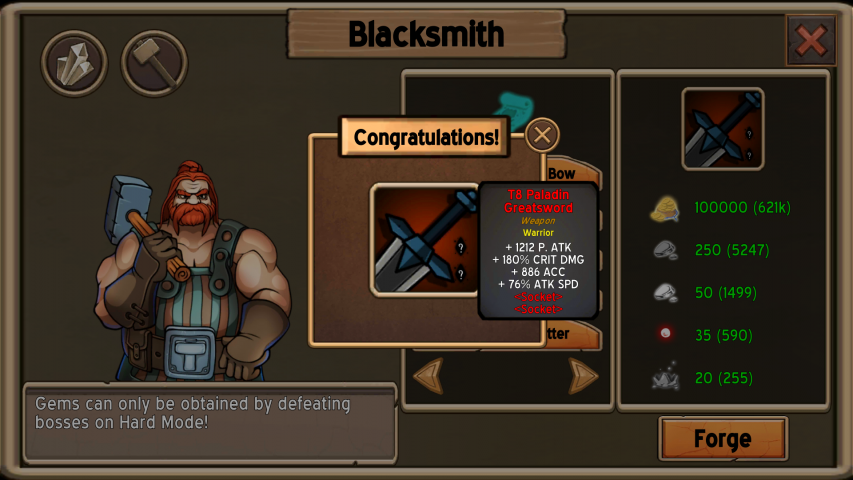
Task: Dismiss the Congratulations popup
Action: tap(542, 135)
